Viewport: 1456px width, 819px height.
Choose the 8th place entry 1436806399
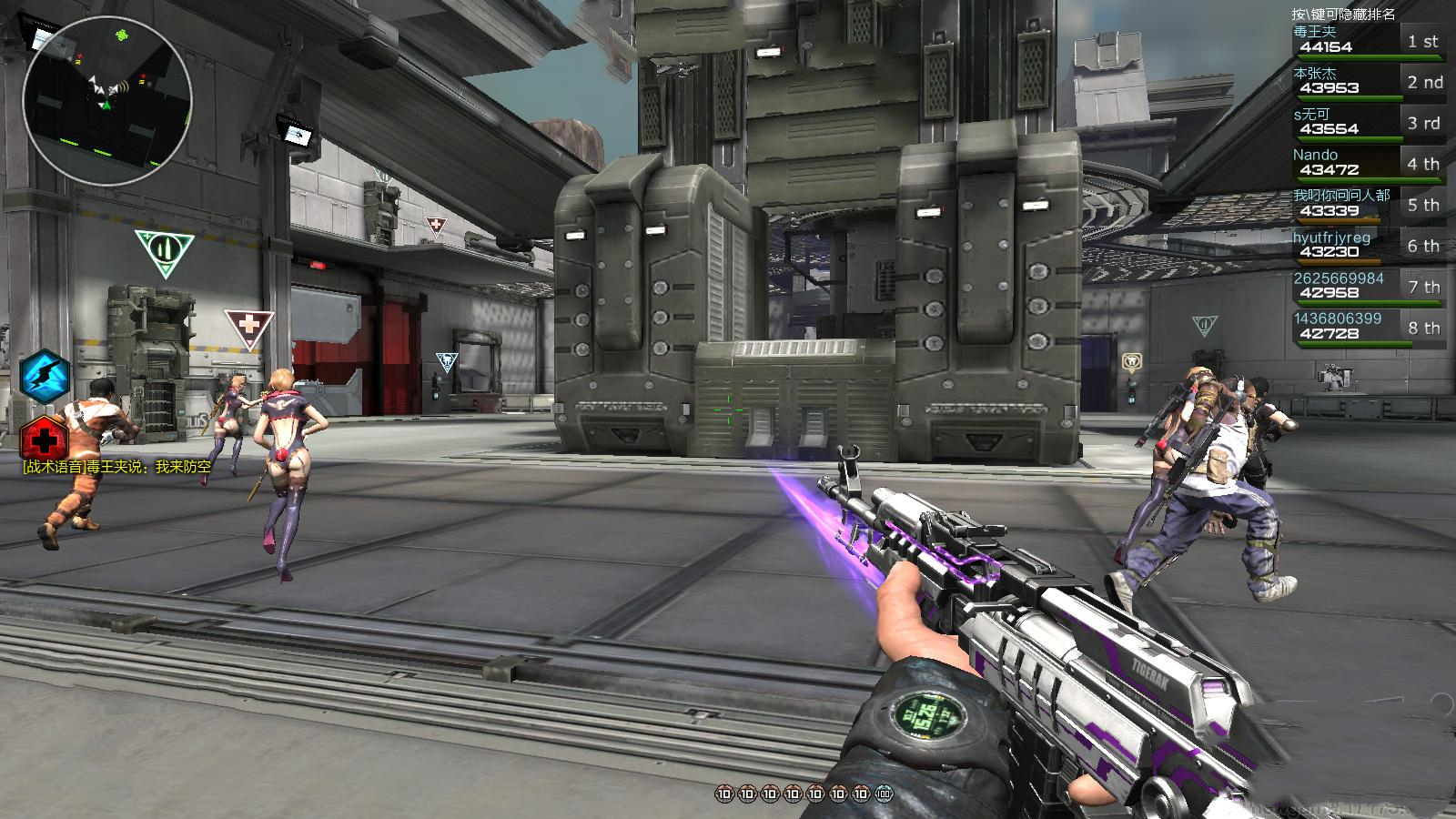[1367, 328]
